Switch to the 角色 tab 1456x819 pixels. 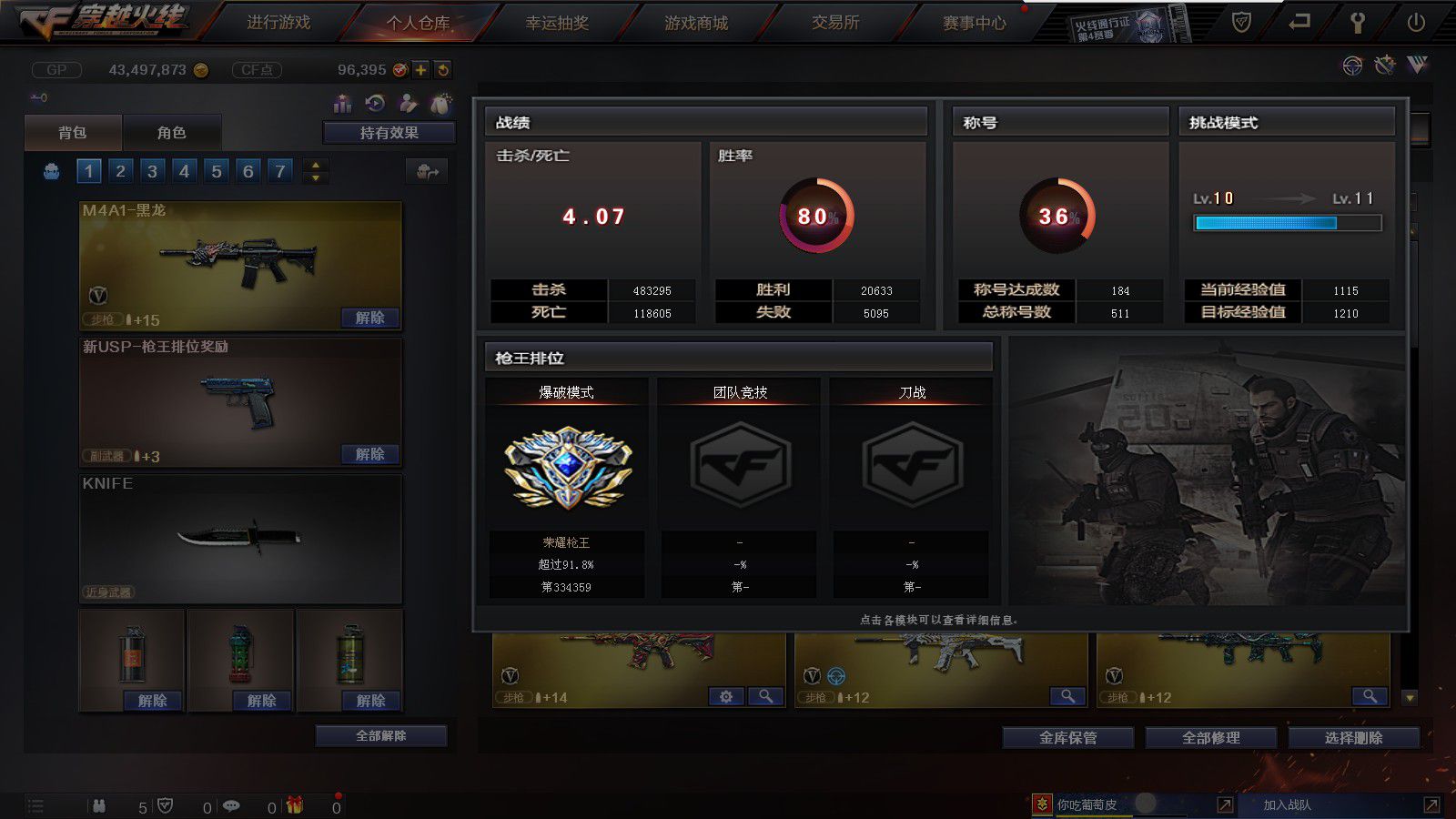tap(173, 132)
